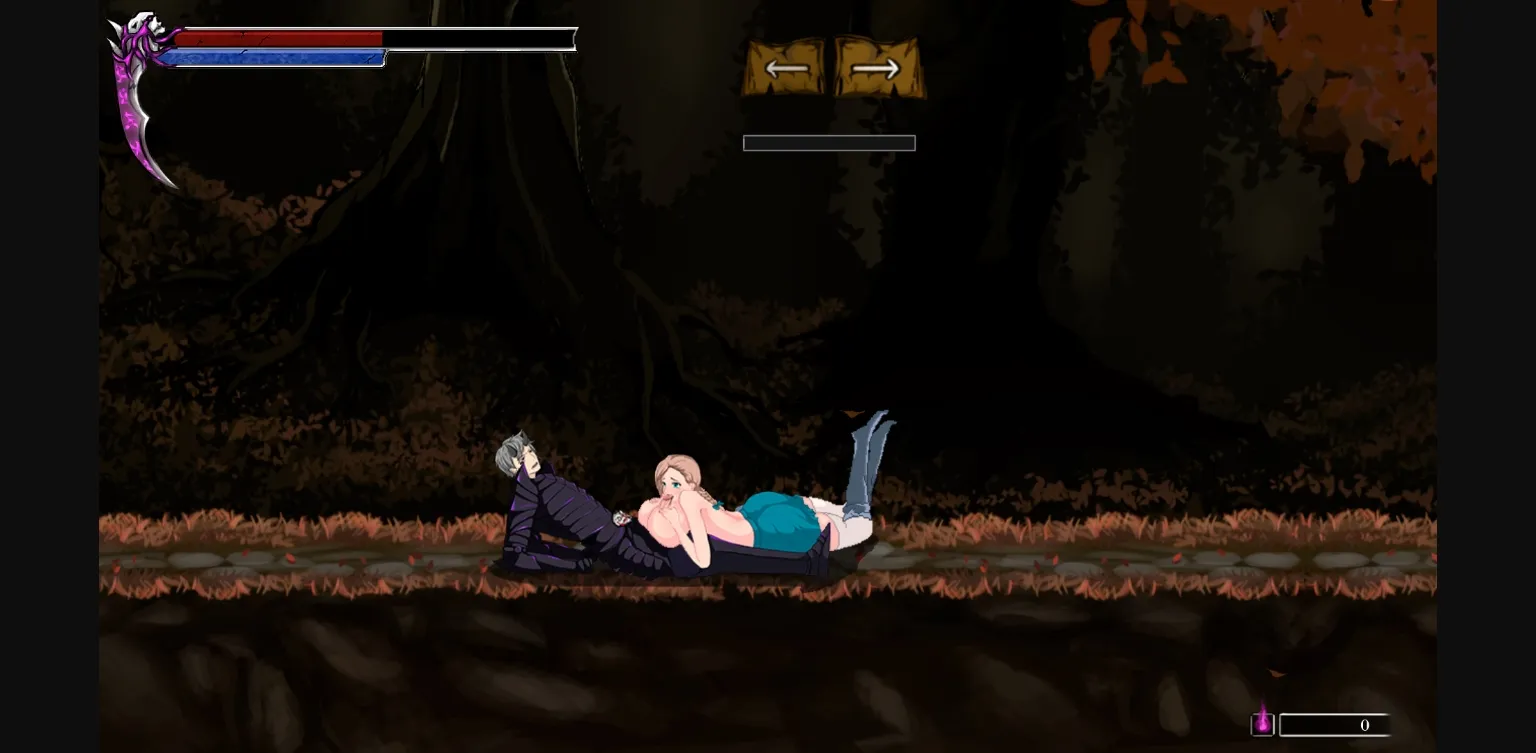Advance the scene with the forward arrow
This screenshot has width=1536, height=753.
click(x=873, y=68)
